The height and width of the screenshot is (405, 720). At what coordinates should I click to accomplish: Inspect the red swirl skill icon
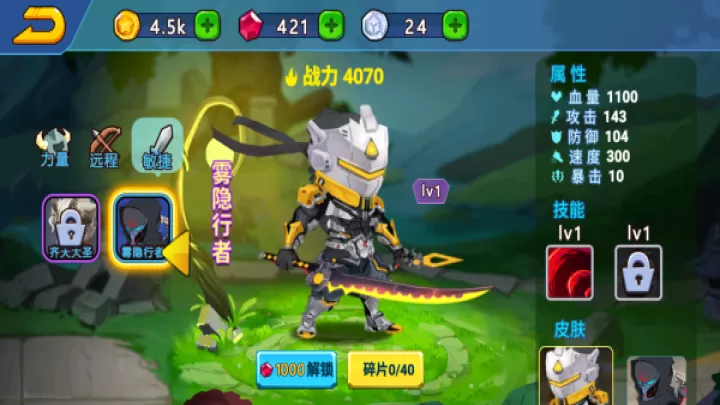tap(570, 272)
